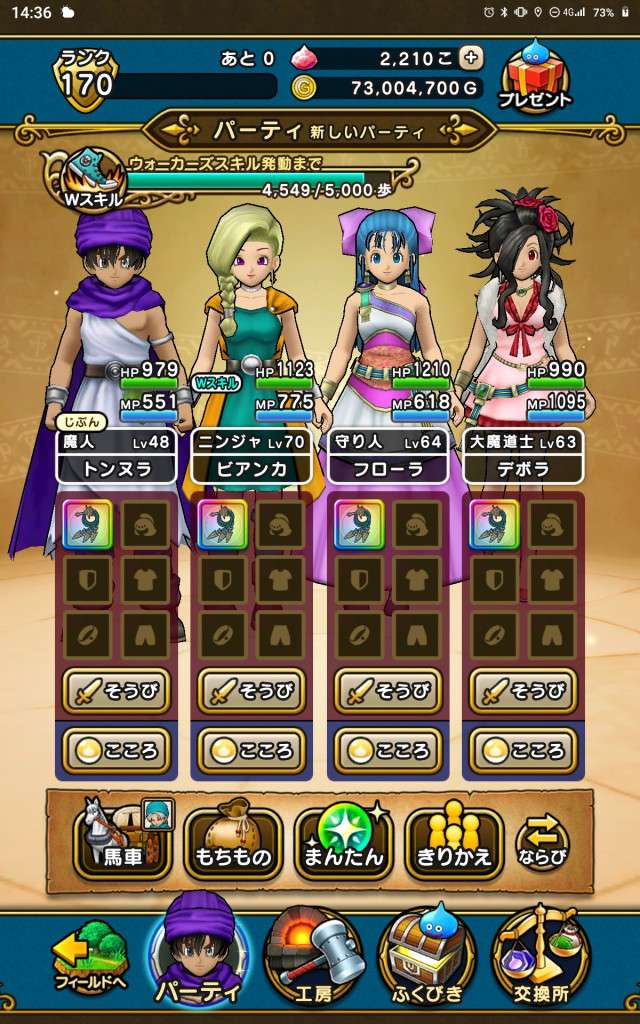Open the プレゼント gift box
Viewport: 640px width, 1024px height.
click(540, 76)
